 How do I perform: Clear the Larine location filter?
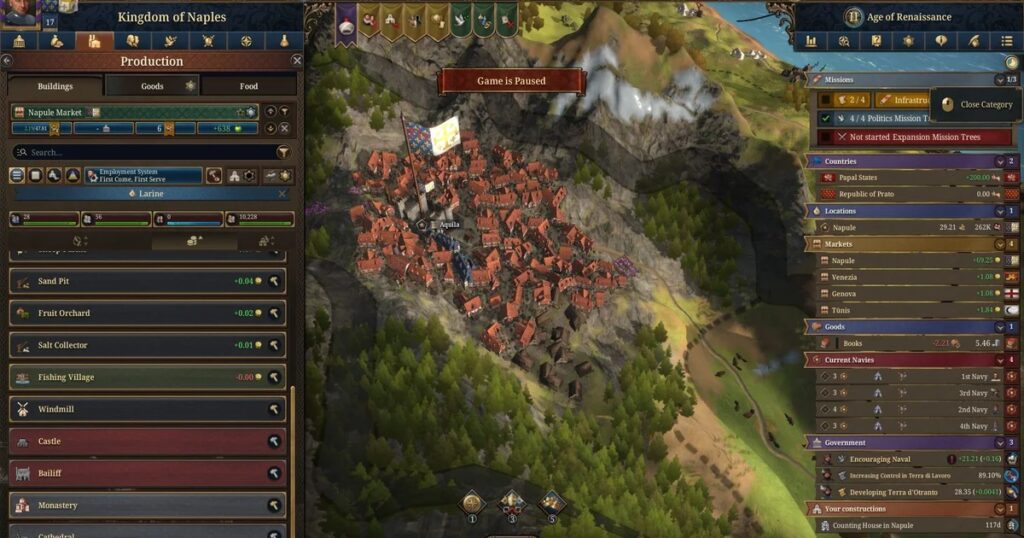pos(282,193)
